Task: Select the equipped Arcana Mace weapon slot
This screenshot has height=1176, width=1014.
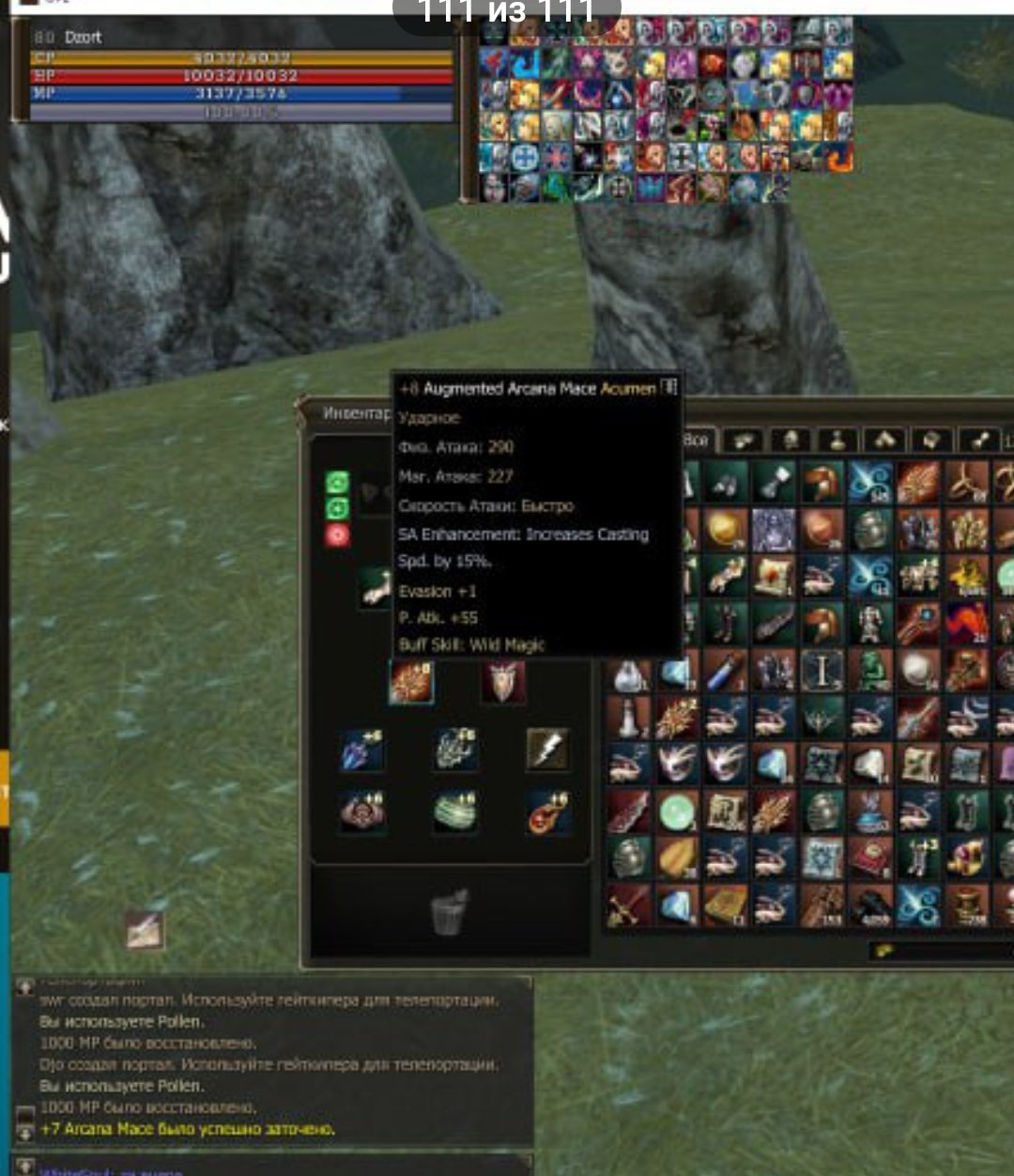Action: click(x=411, y=682)
